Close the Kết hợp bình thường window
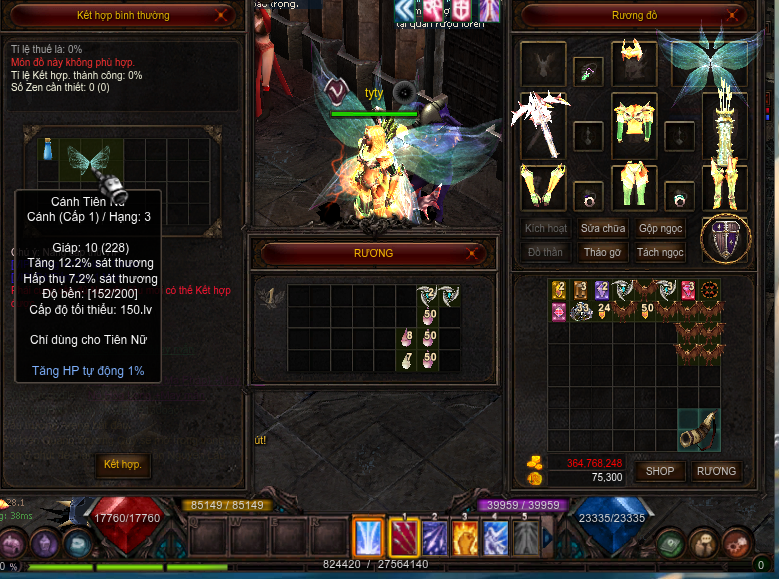The height and width of the screenshot is (579, 779). (230, 16)
